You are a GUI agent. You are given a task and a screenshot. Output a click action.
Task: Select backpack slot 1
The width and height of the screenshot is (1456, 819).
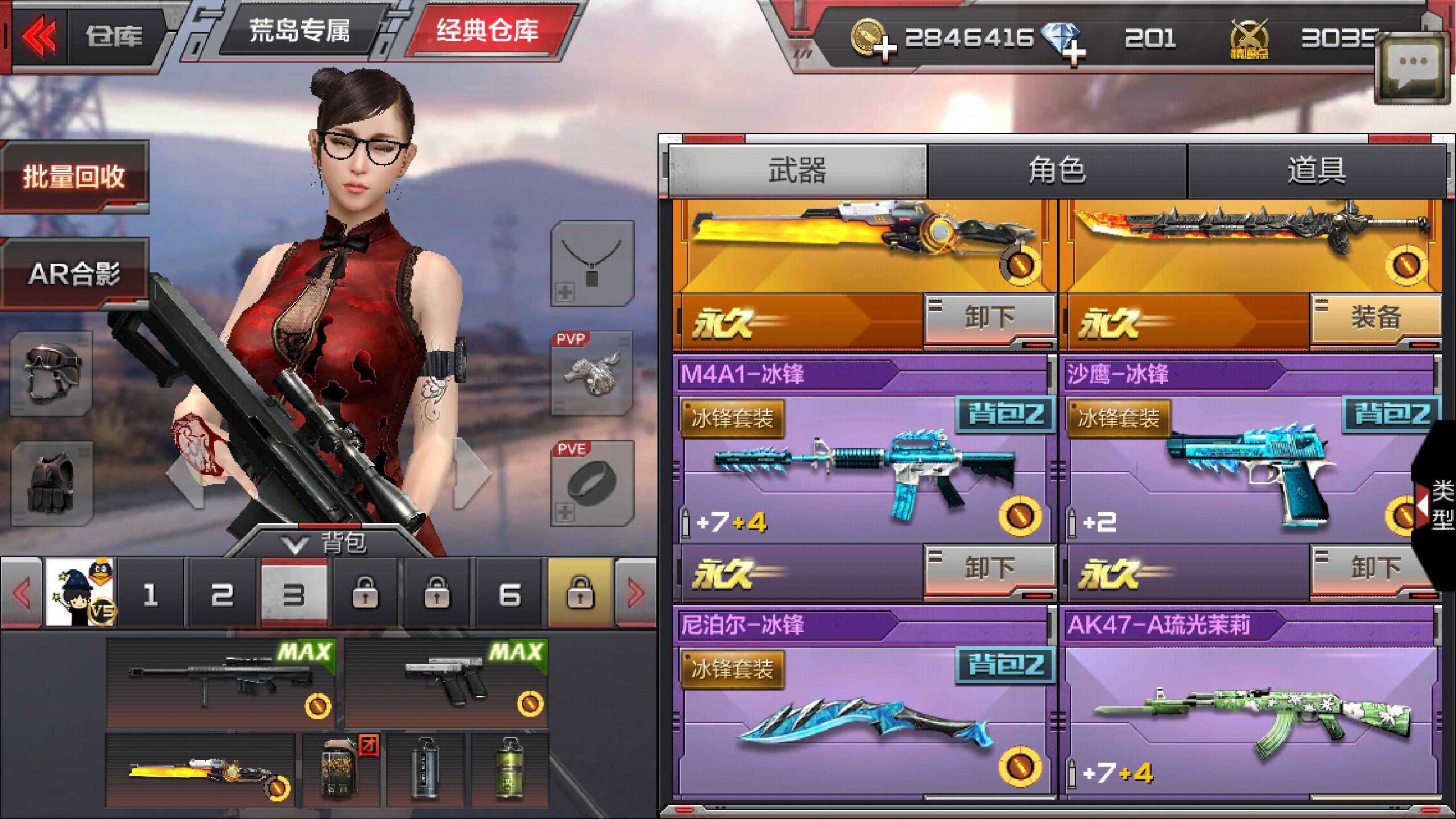pyautogui.click(x=151, y=595)
